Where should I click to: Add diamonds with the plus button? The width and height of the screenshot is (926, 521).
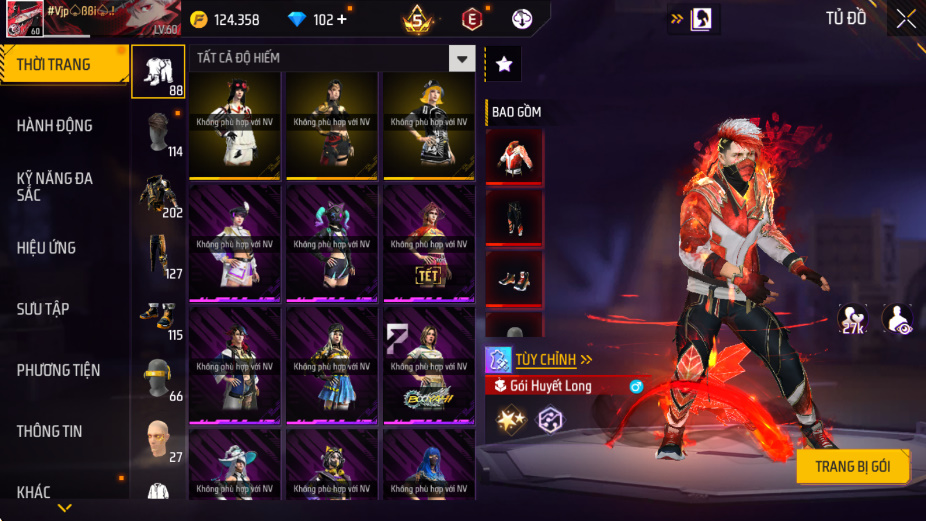343,19
